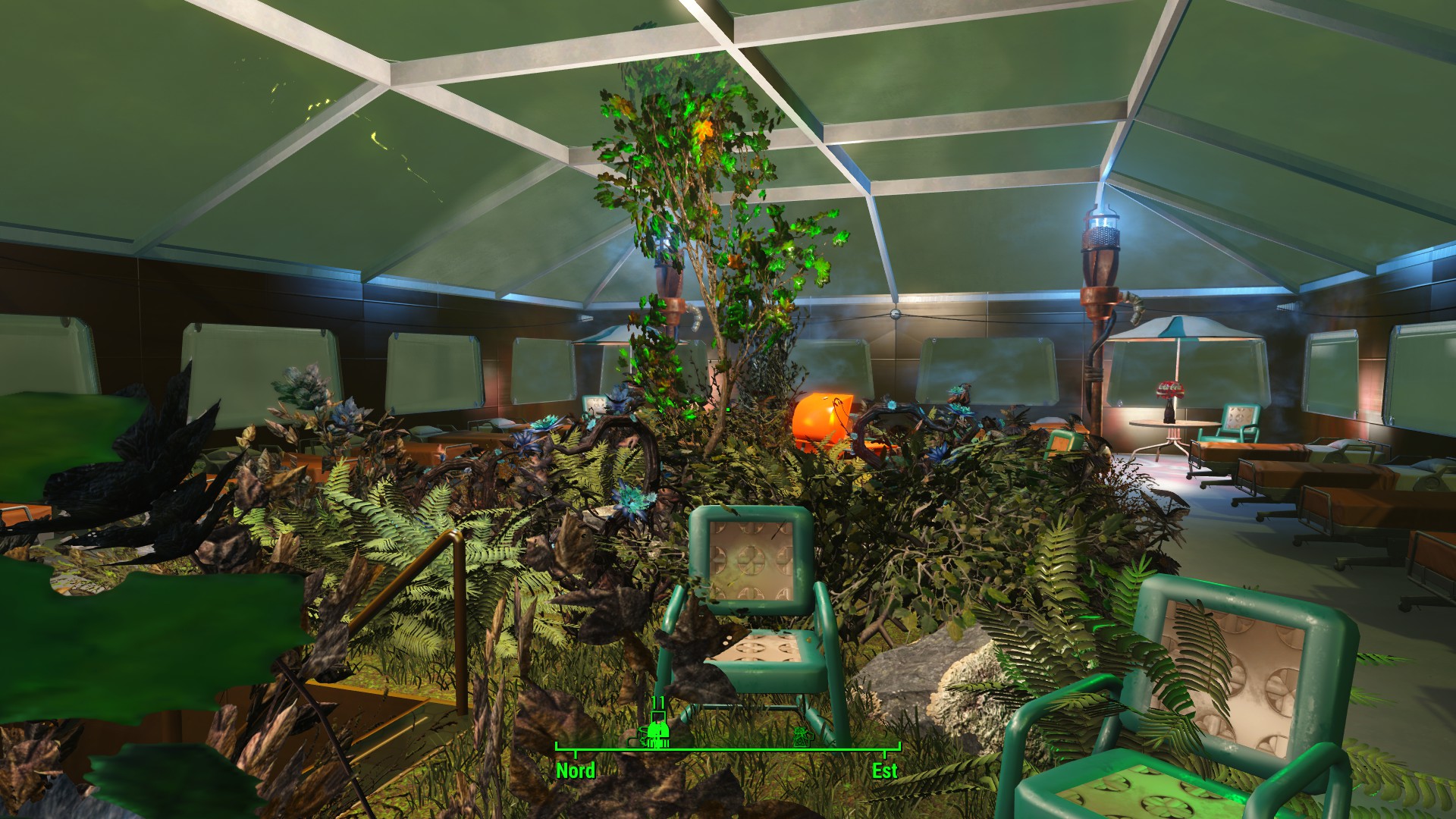Click the compass bar on the HUD

pos(728,749)
